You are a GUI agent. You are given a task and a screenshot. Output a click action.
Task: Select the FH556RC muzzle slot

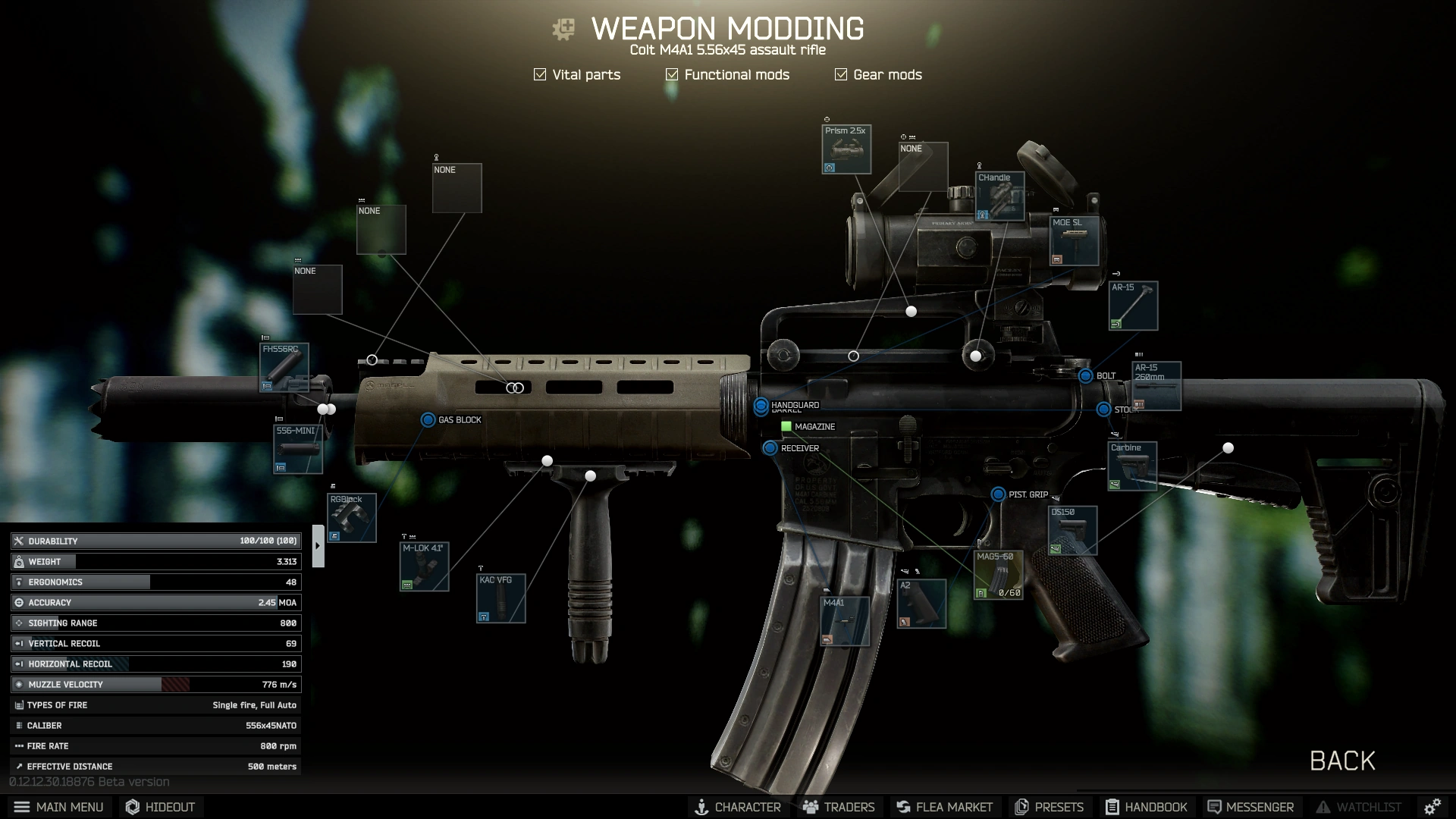coord(284,368)
